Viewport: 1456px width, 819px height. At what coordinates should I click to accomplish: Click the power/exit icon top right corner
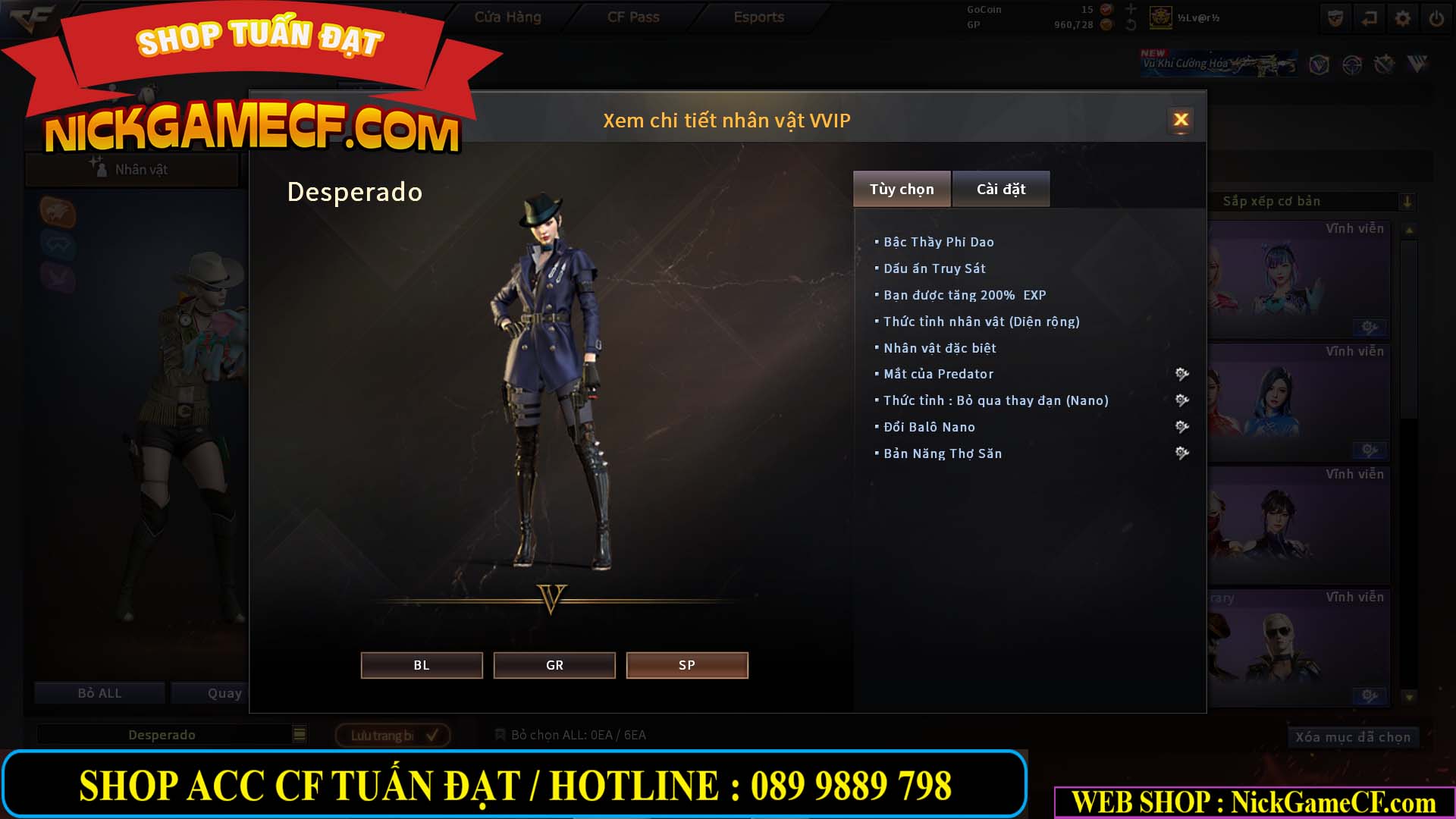(1436, 18)
